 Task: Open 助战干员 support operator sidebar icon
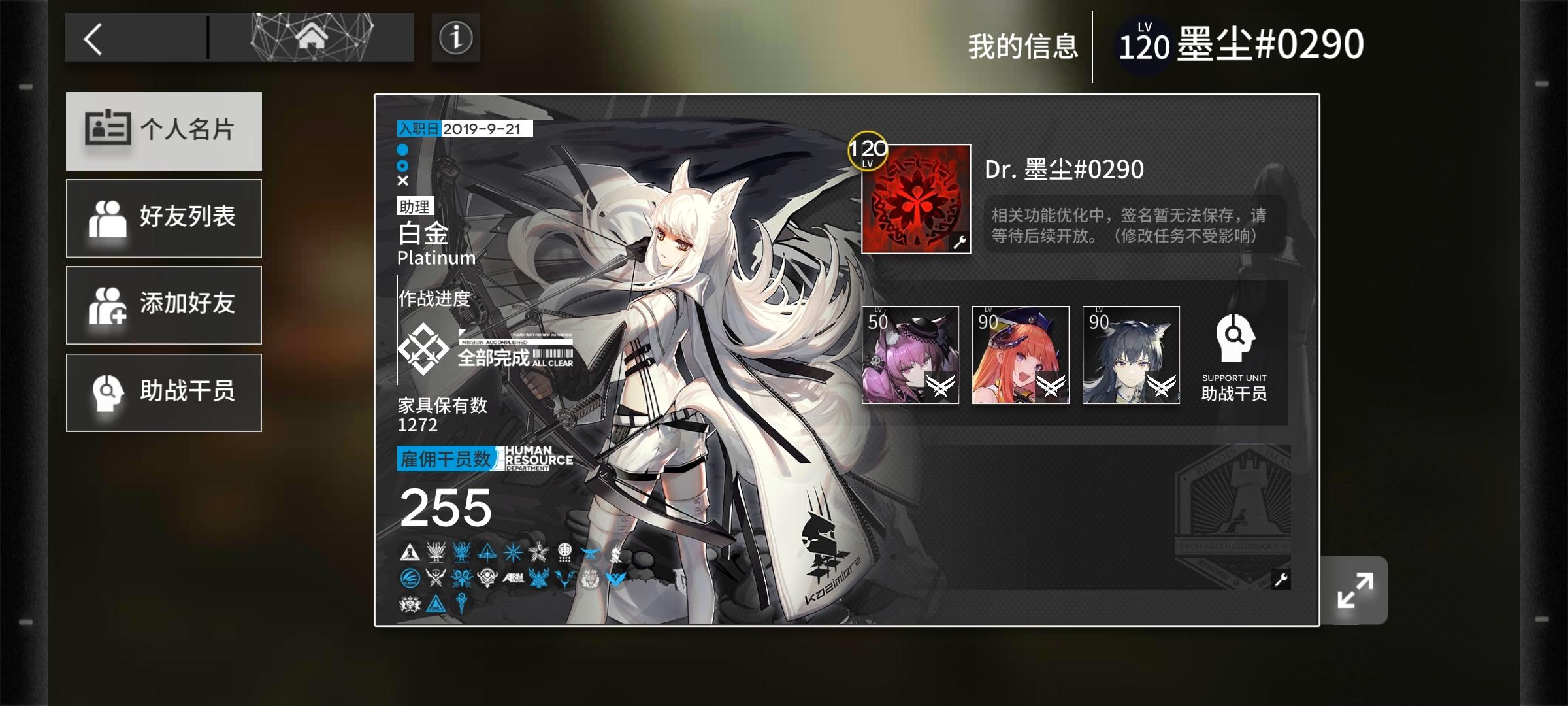(108, 392)
